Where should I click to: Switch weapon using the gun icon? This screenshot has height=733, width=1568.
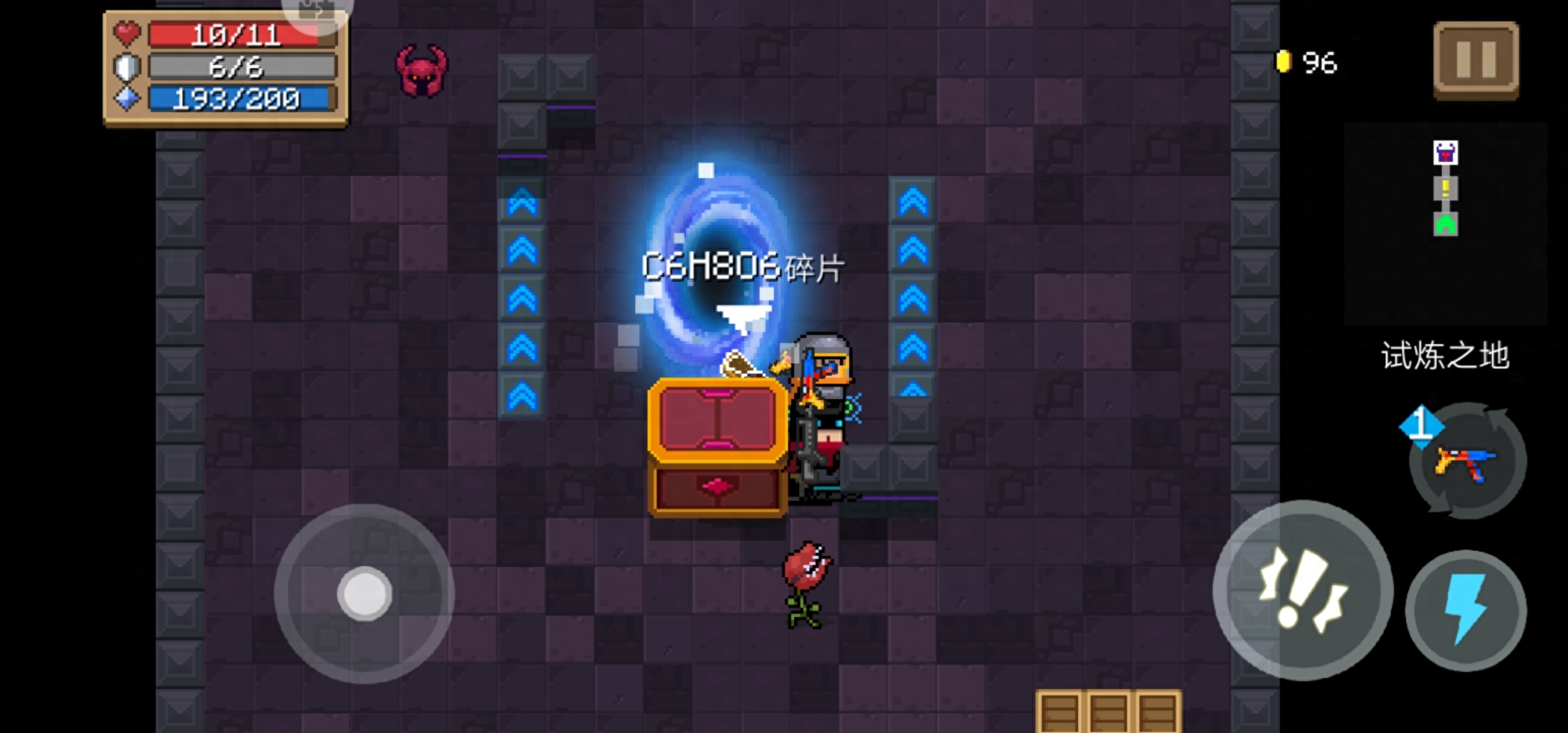click(x=1467, y=462)
